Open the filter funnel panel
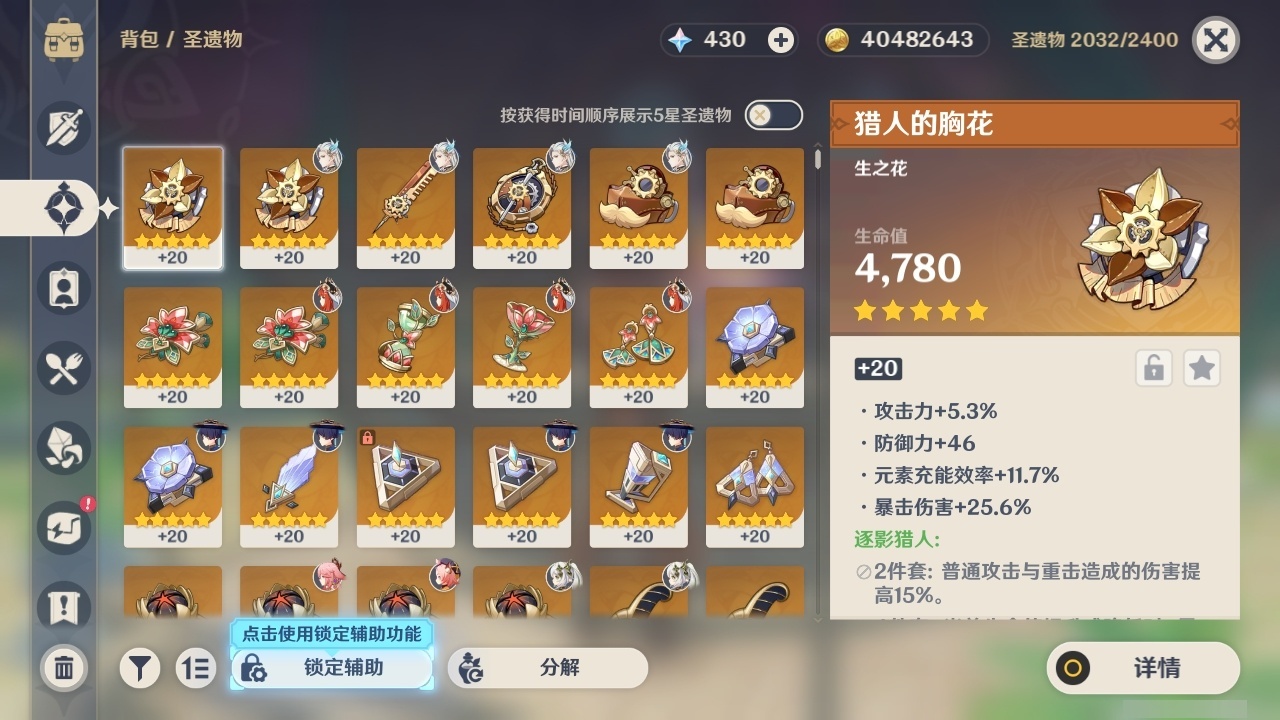This screenshot has height=720, width=1280. pyautogui.click(x=140, y=668)
